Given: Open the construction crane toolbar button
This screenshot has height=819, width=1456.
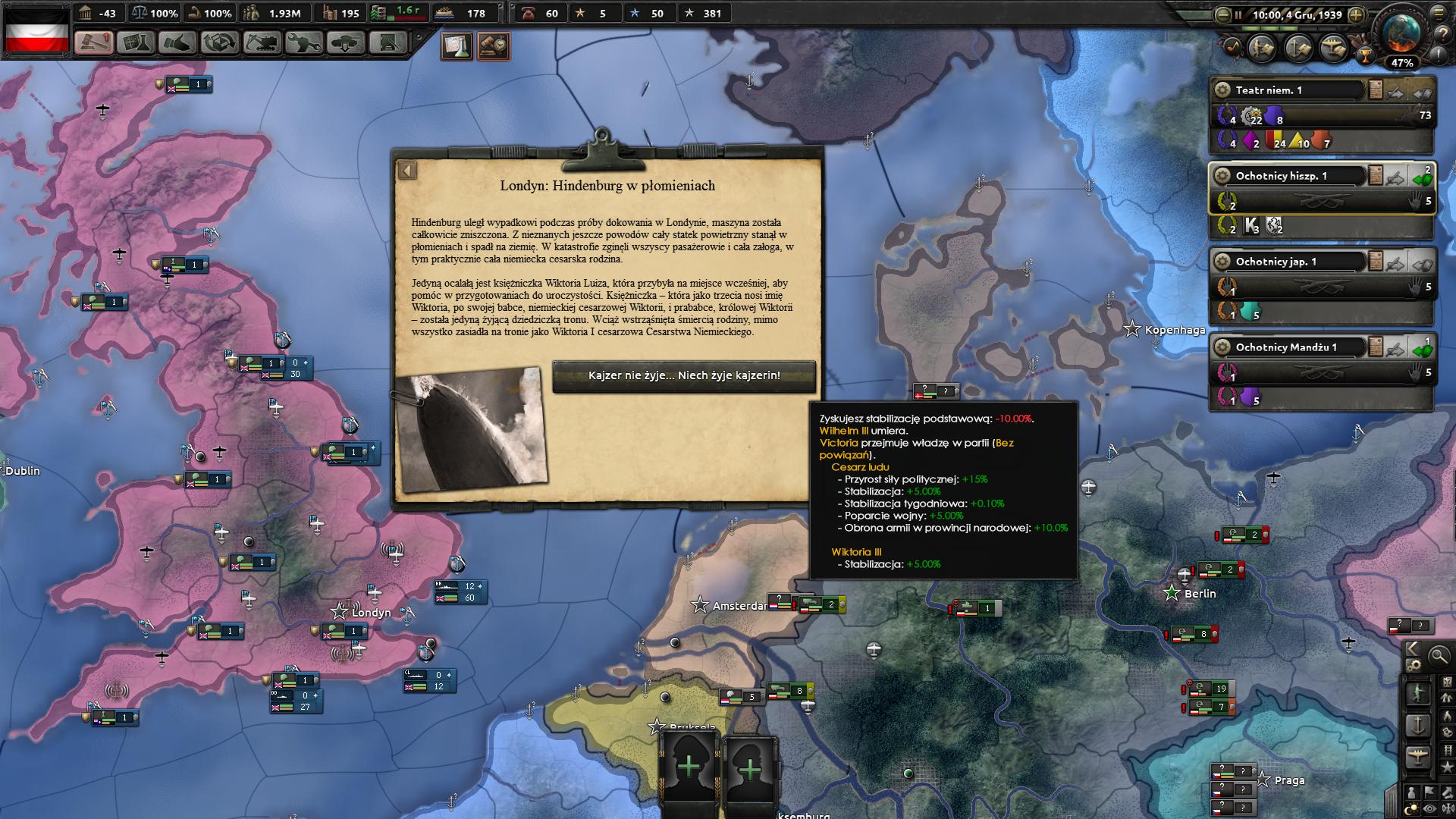Looking at the screenshot, I should [x=262, y=42].
